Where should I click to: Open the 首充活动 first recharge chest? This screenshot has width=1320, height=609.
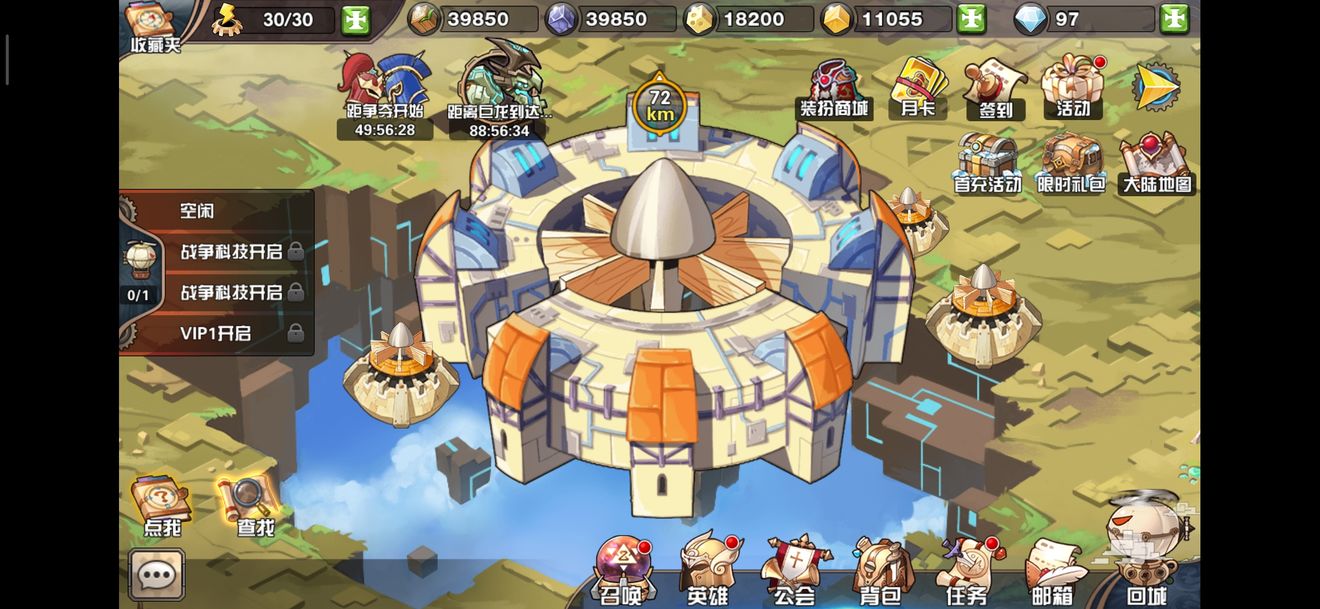[x=987, y=163]
